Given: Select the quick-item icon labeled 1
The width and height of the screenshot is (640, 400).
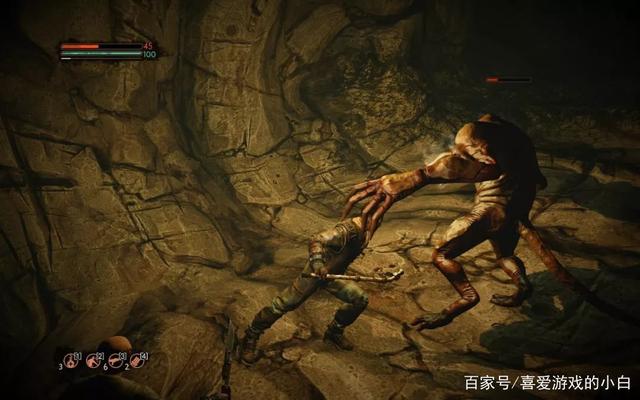Looking at the screenshot, I should 72,360.
